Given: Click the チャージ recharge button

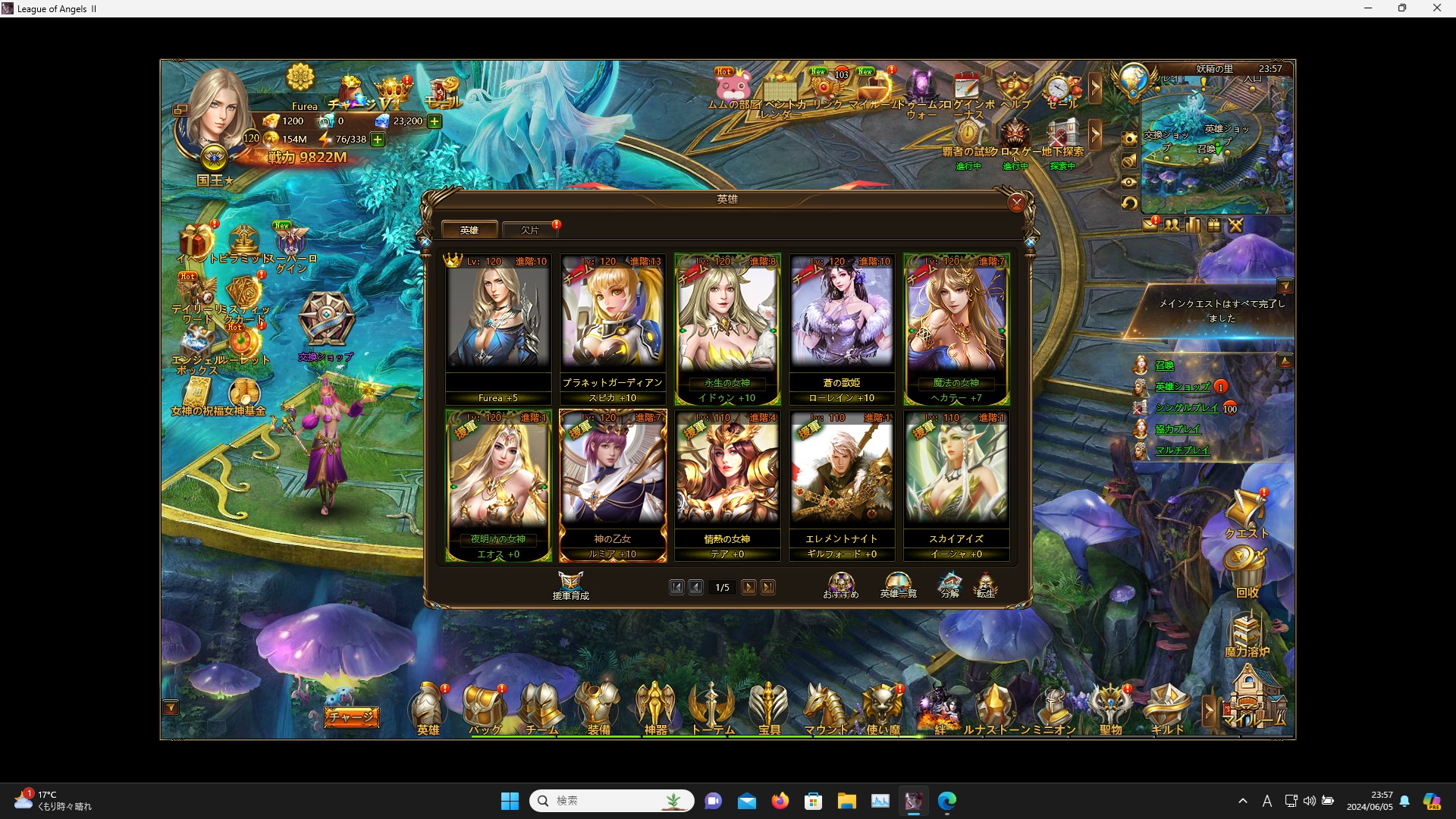Looking at the screenshot, I should click(351, 717).
